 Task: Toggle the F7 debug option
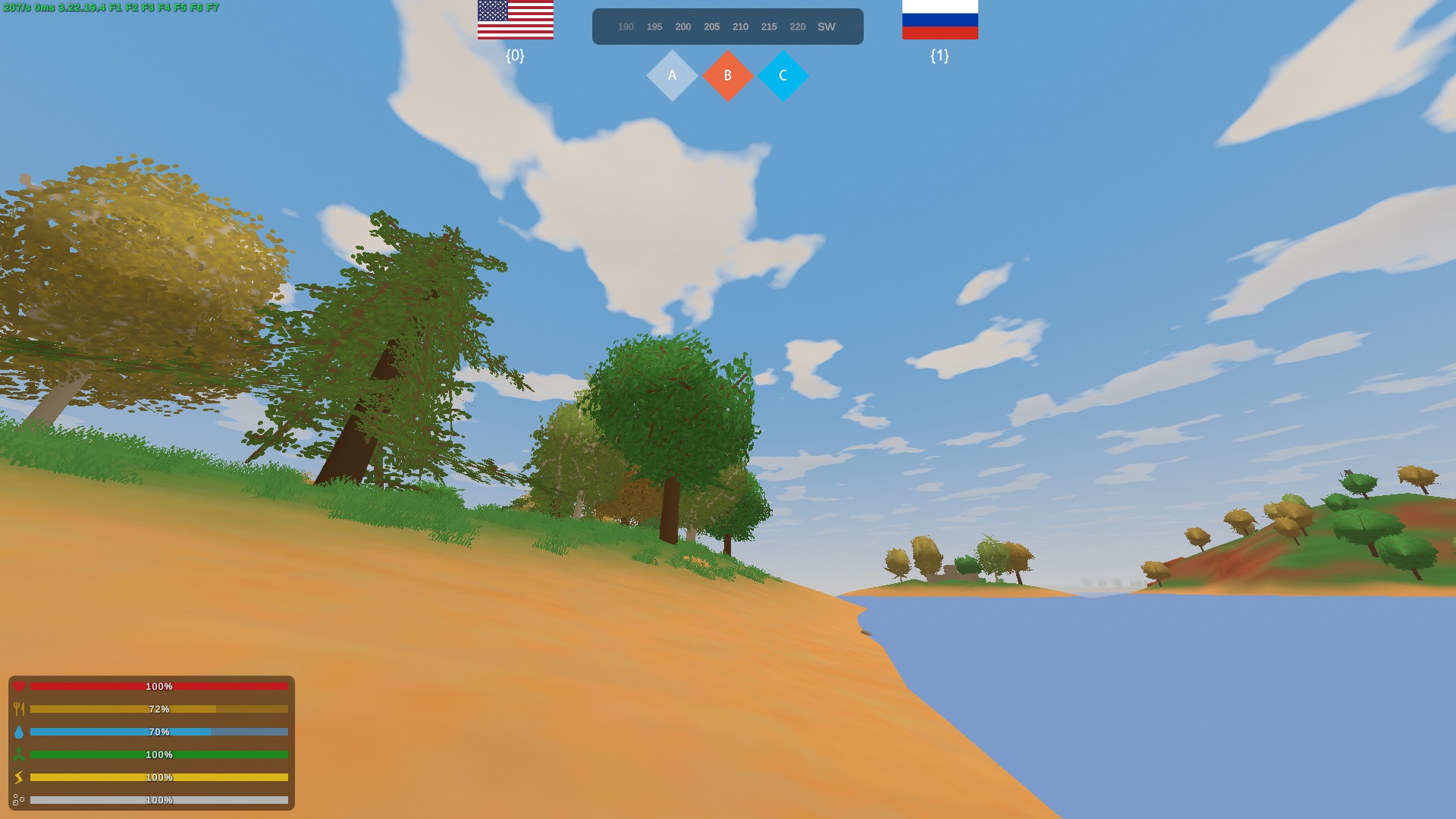(215, 8)
